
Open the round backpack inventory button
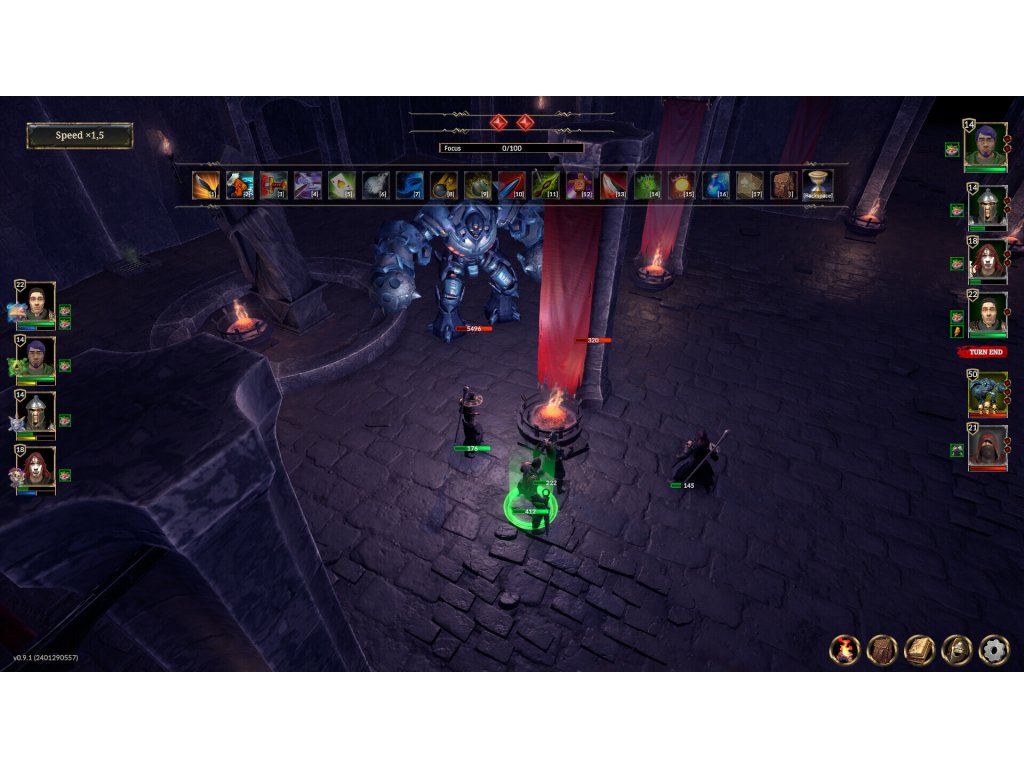pos(882,650)
